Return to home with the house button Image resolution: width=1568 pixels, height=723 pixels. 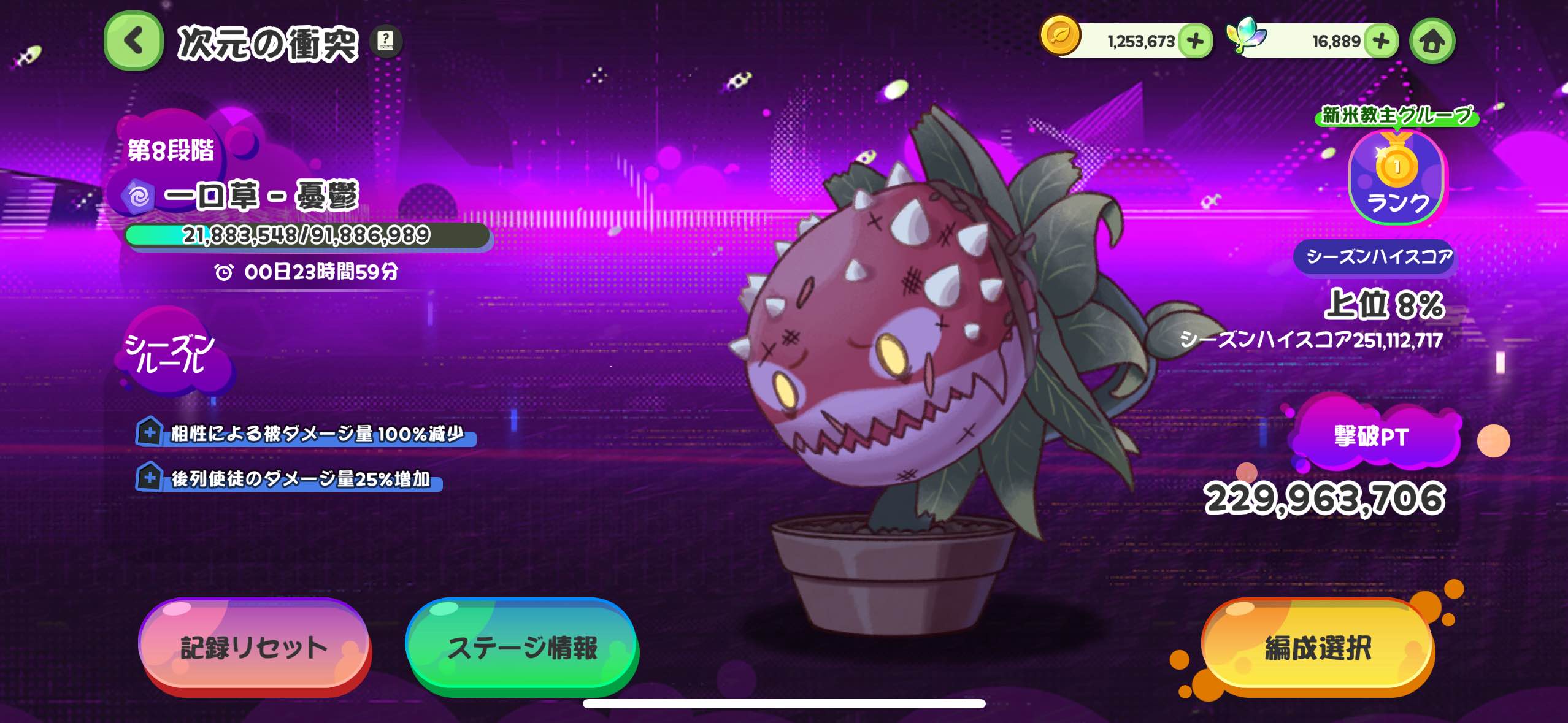click(1432, 41)
